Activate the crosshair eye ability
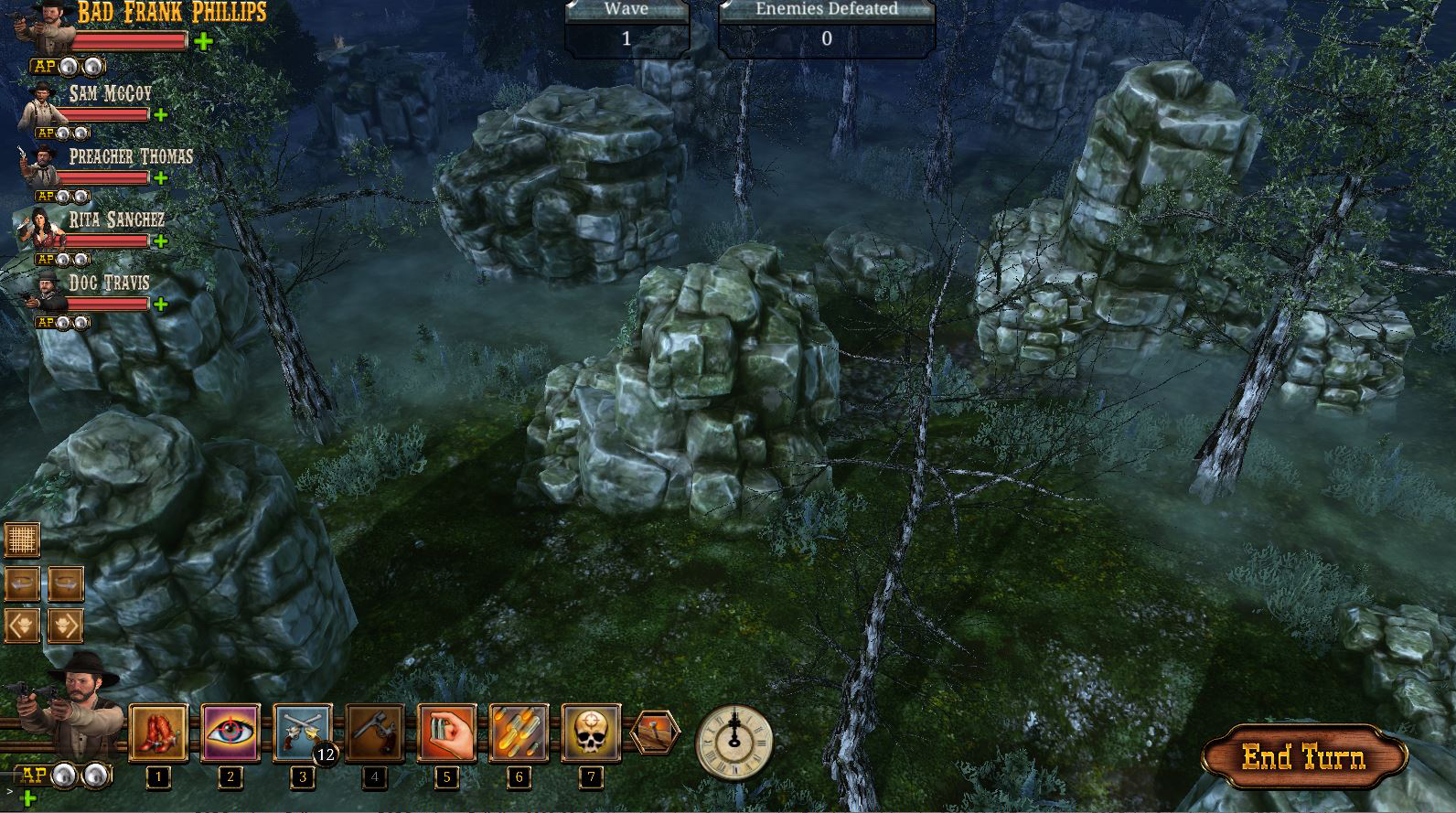The height and width of the screenshot is (813, 1456). (230, 733)
